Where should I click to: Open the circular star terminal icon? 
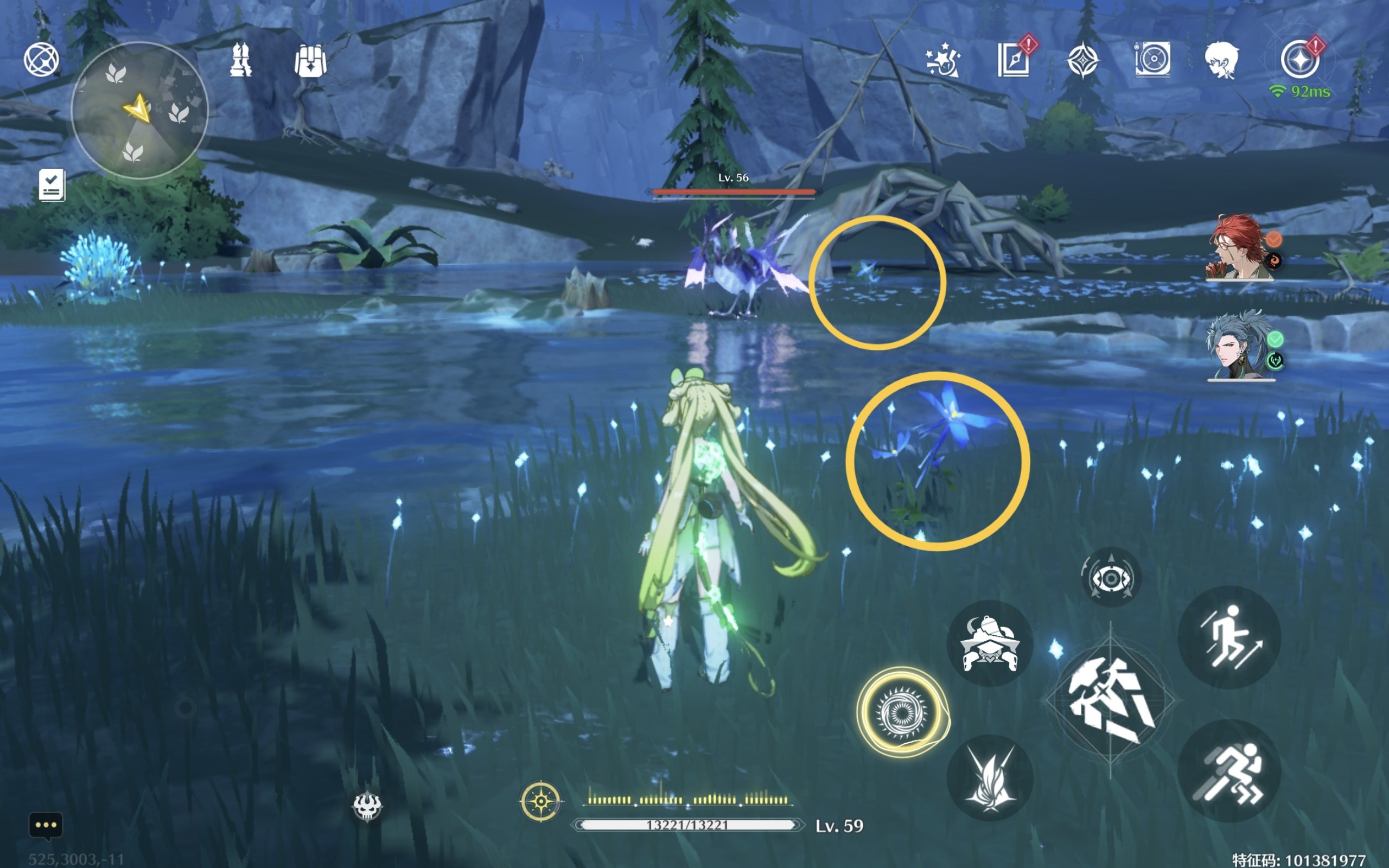pyautogui.click(x=1299, y=60)
